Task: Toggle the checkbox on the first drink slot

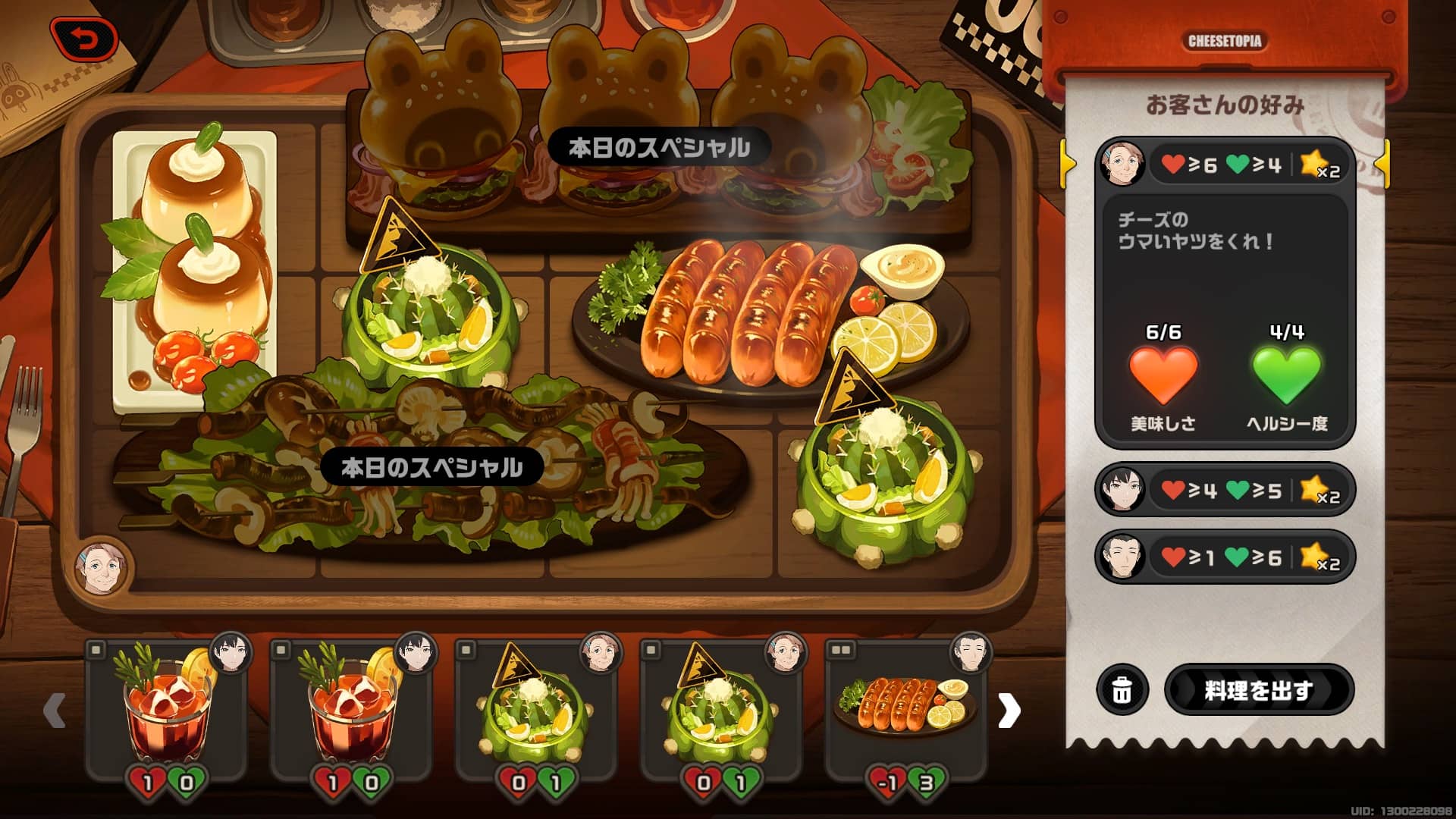Action: click(95, 650)
